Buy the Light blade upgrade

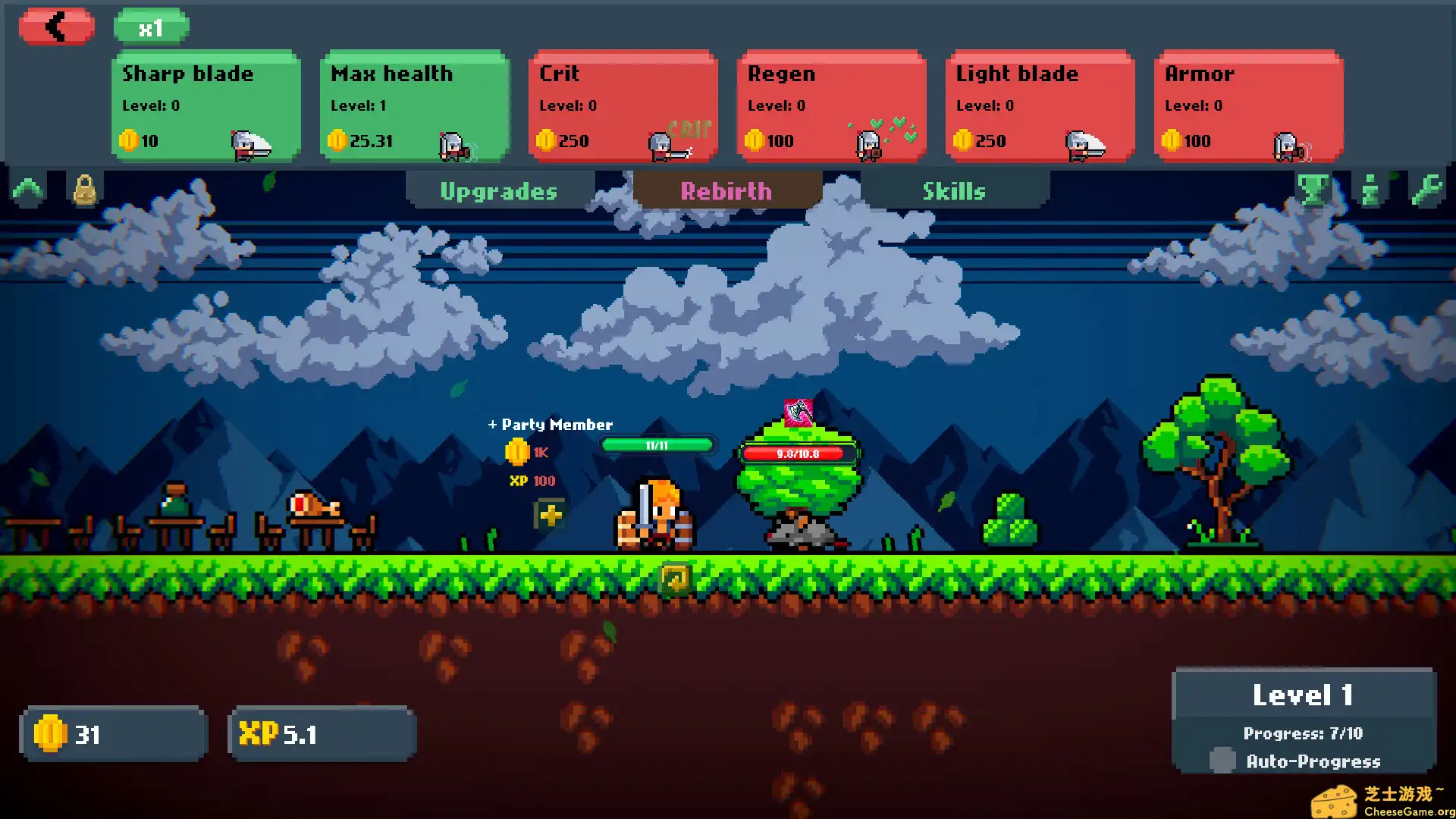pyautogui.click(x=1040, y=106)
